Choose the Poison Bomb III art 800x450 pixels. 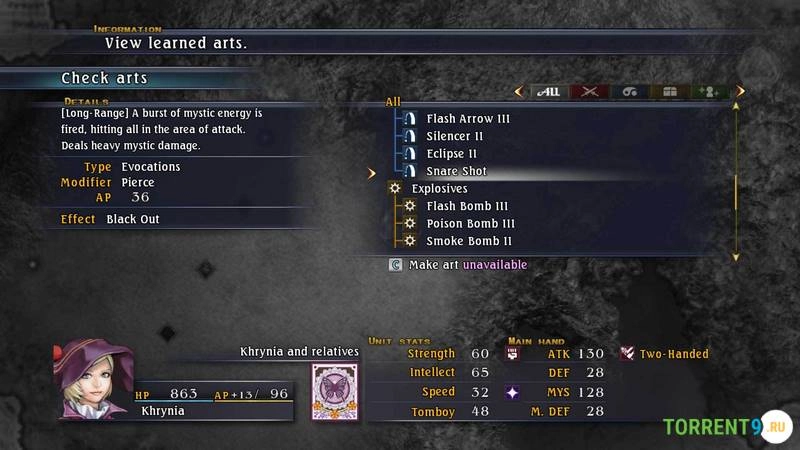(x=470, y=224)
